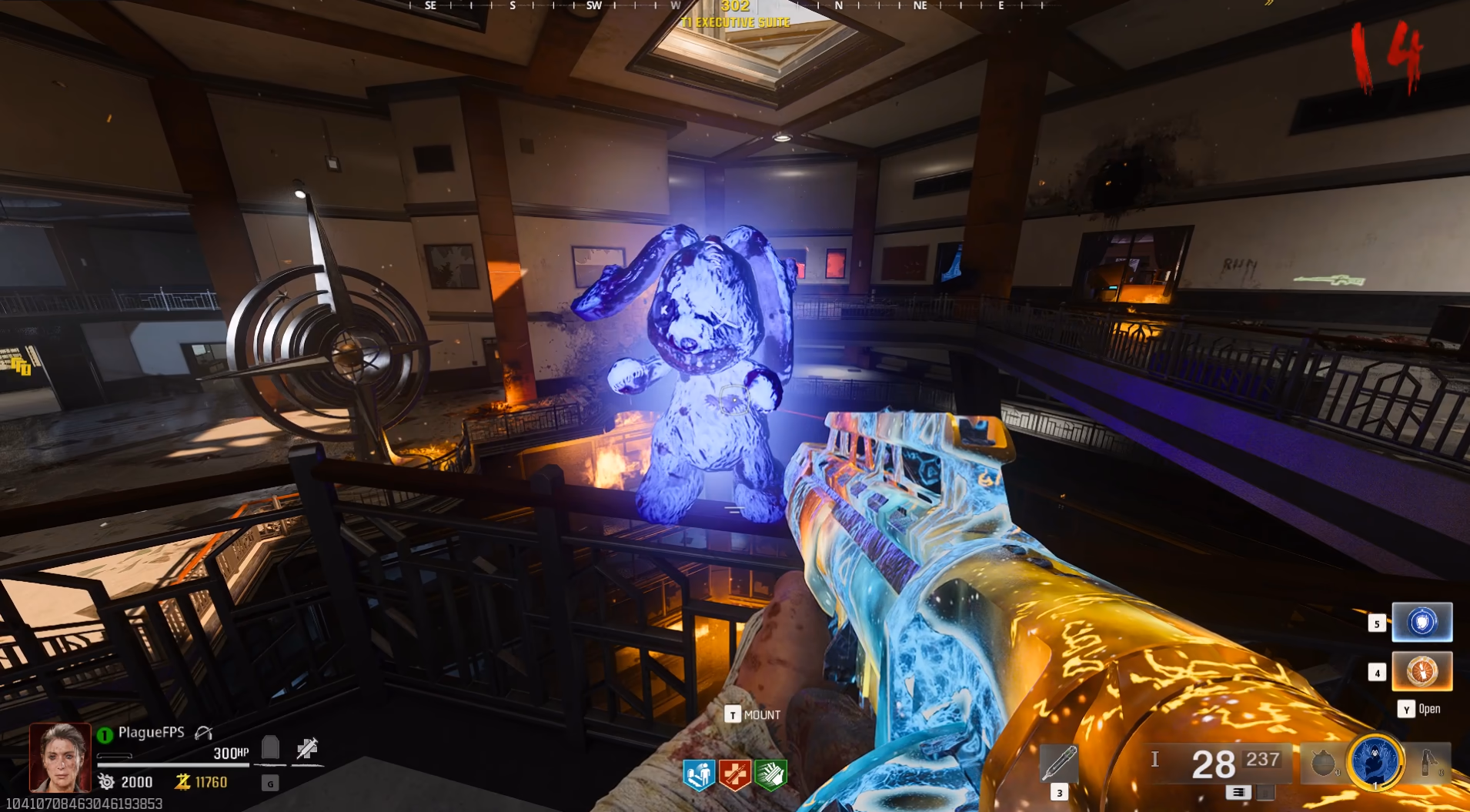Click the red cross perk icon
The height and width of the screenshot is (812, 1470).
[735, 775]
